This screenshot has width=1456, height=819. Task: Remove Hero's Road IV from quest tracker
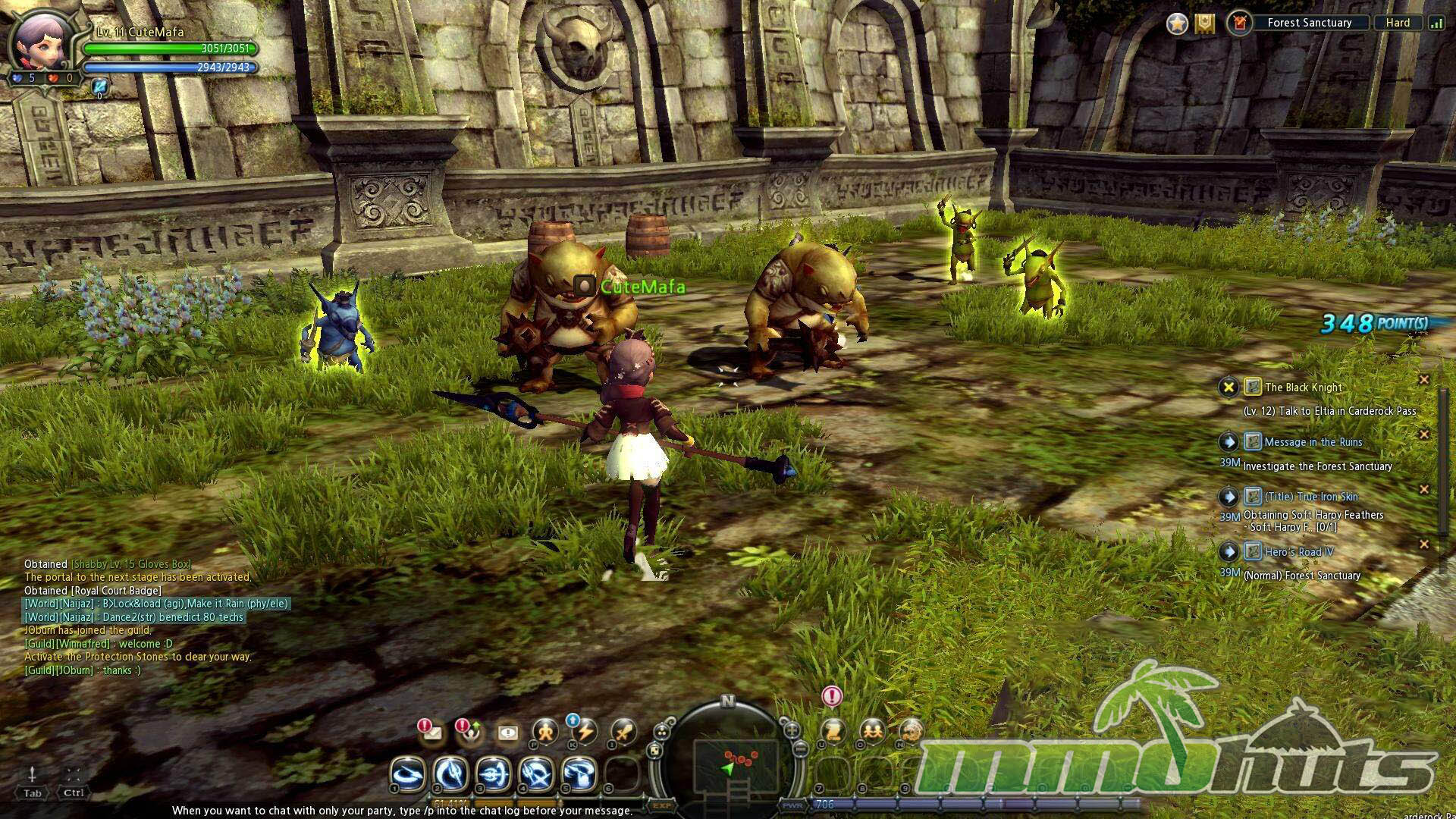pyautogui.click(x=1423, y=544)
